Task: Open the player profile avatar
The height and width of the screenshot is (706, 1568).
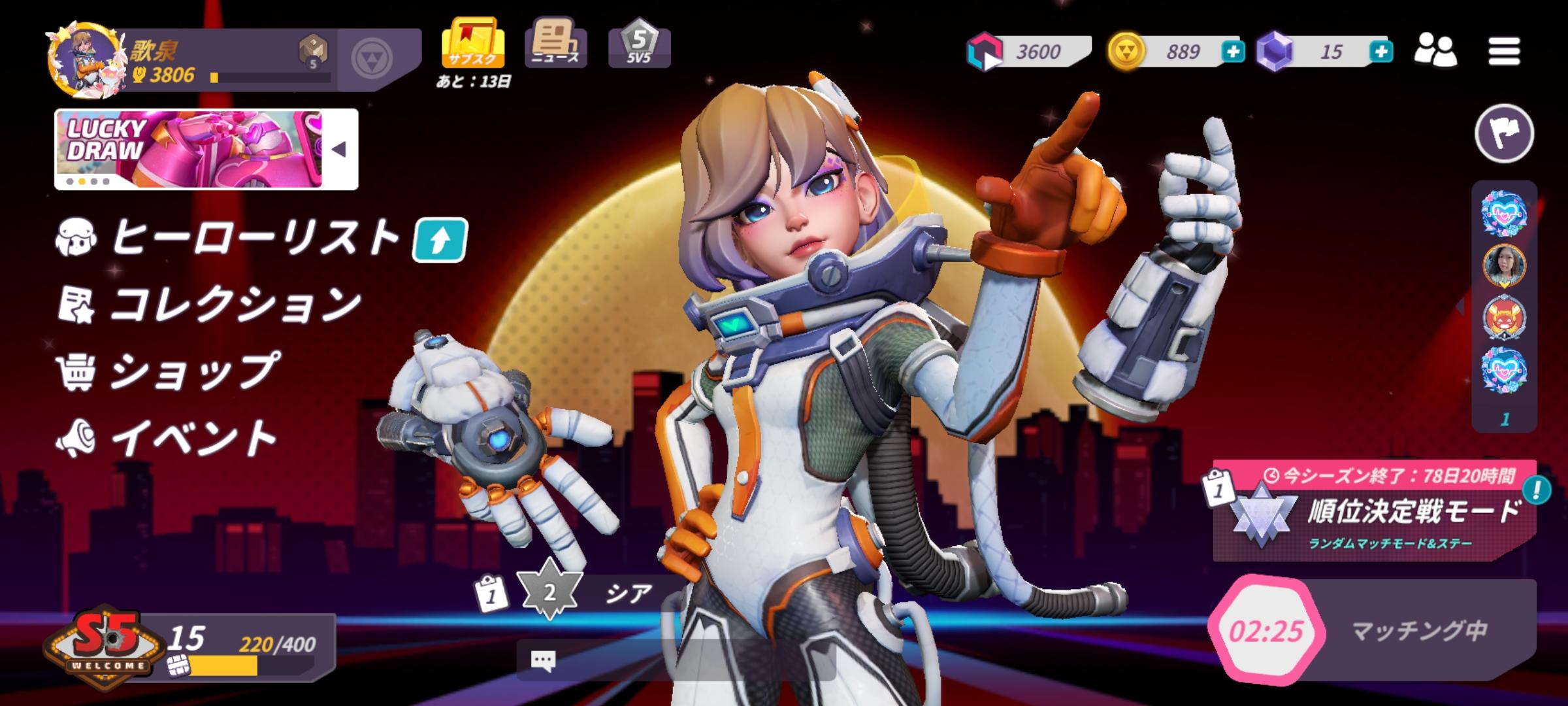Action: pos(85,60)
